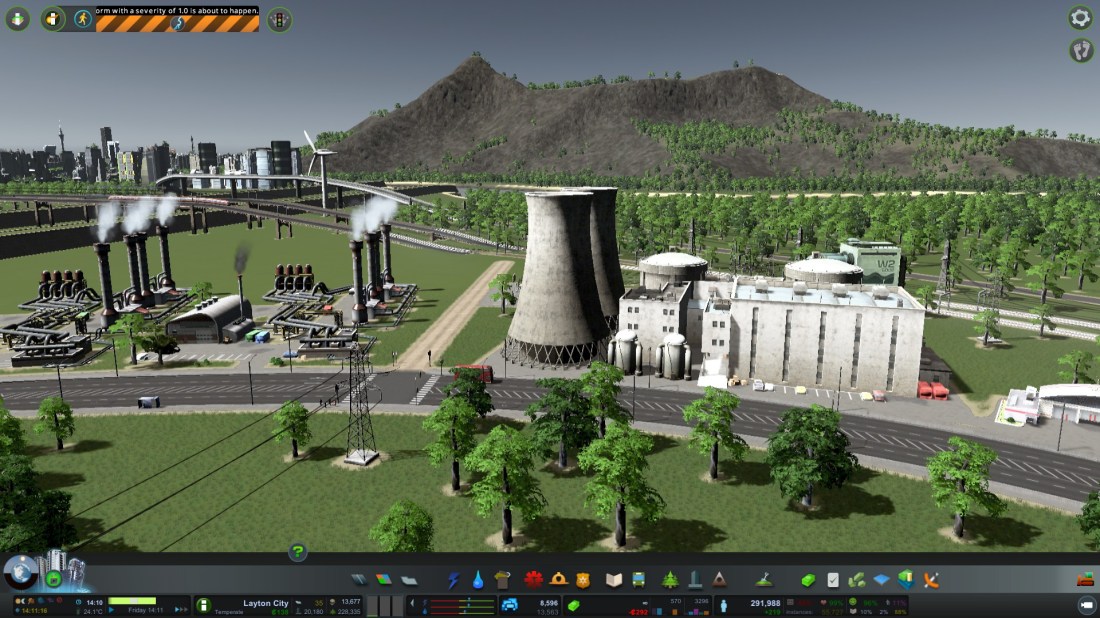
Task: Open the Layton City info panel
Action: [265, 604]
